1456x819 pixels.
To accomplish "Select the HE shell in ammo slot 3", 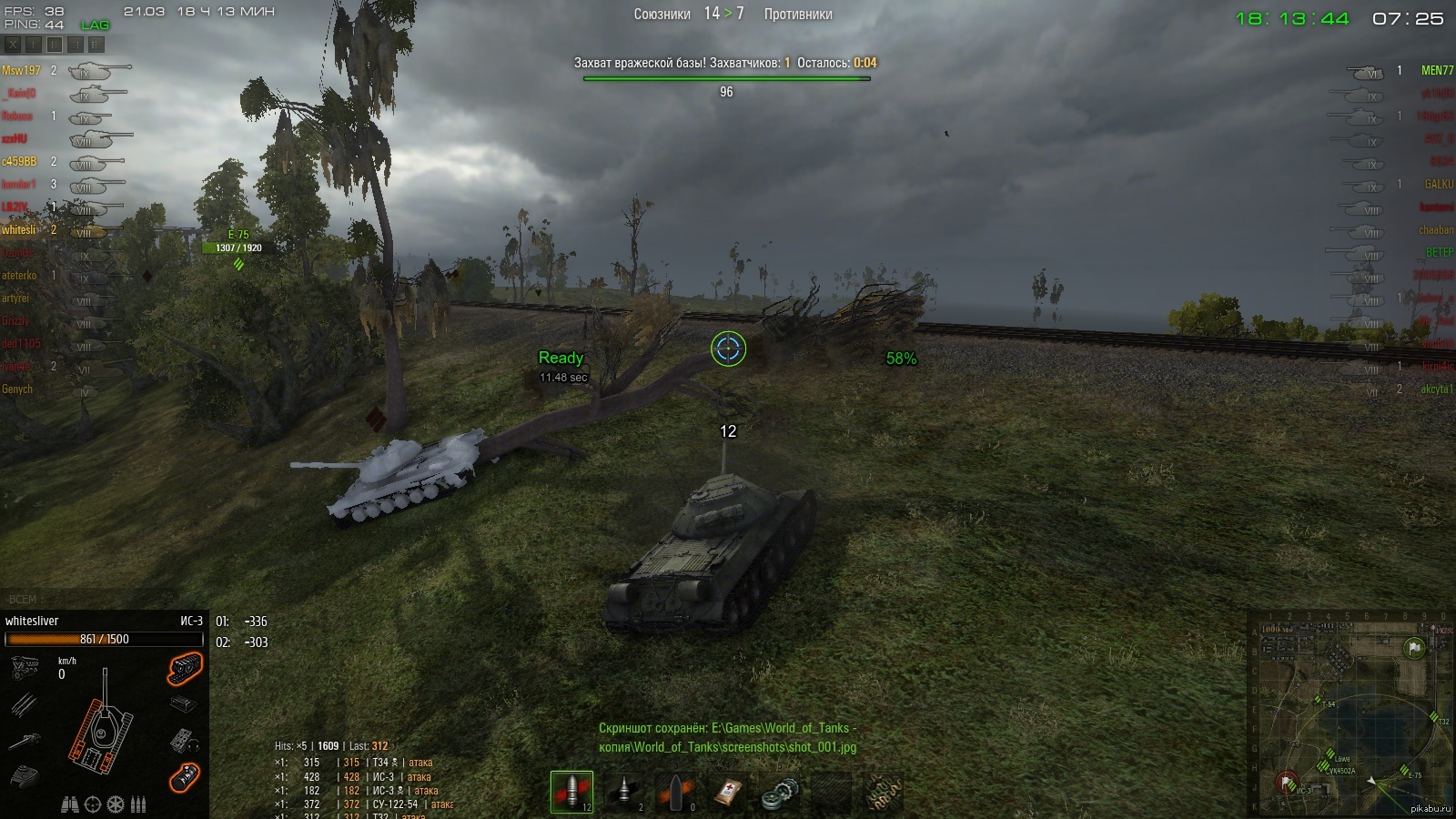I will tap(677, 792).
